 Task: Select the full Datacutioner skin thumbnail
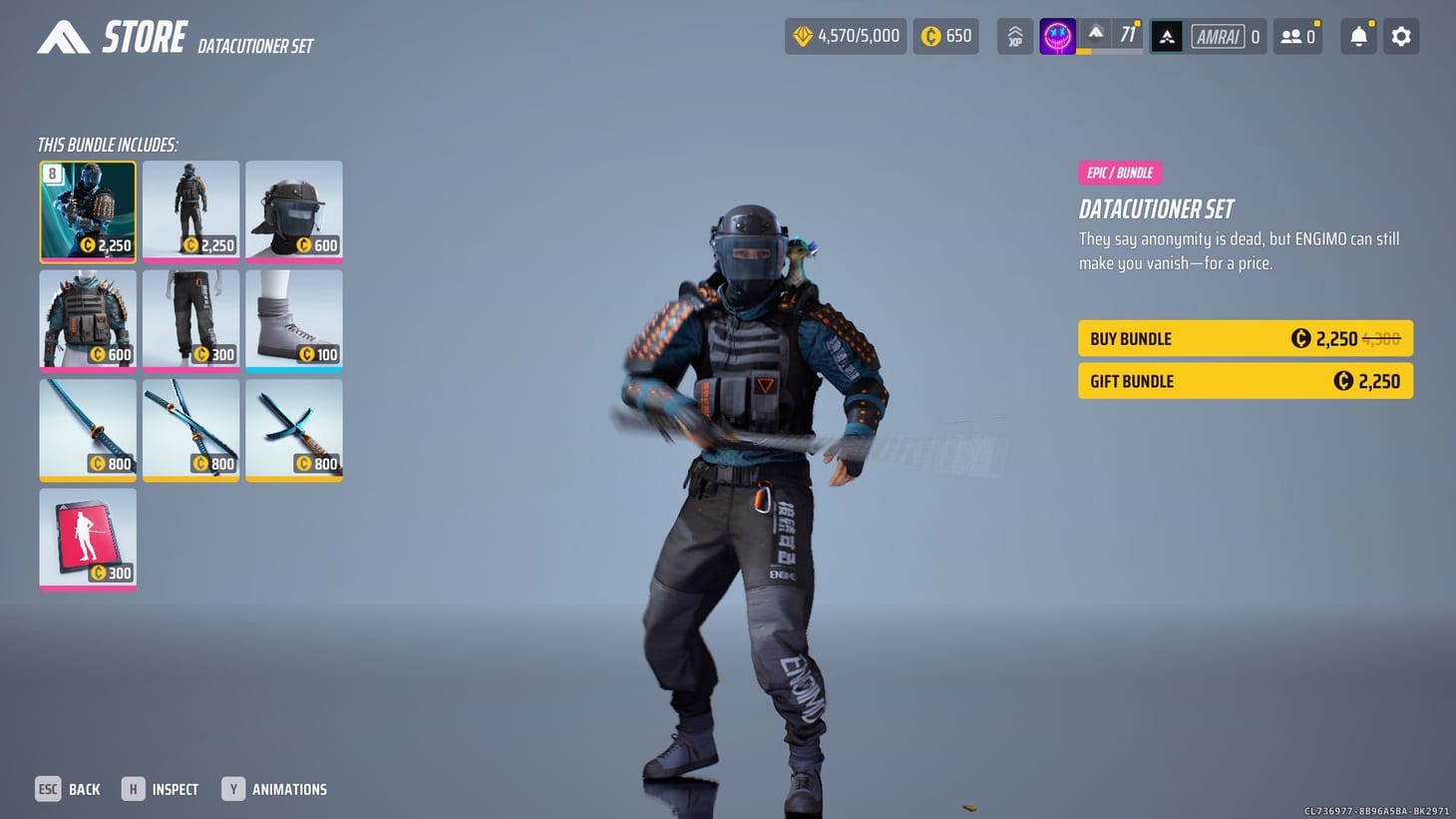click(x=87, y=211)
